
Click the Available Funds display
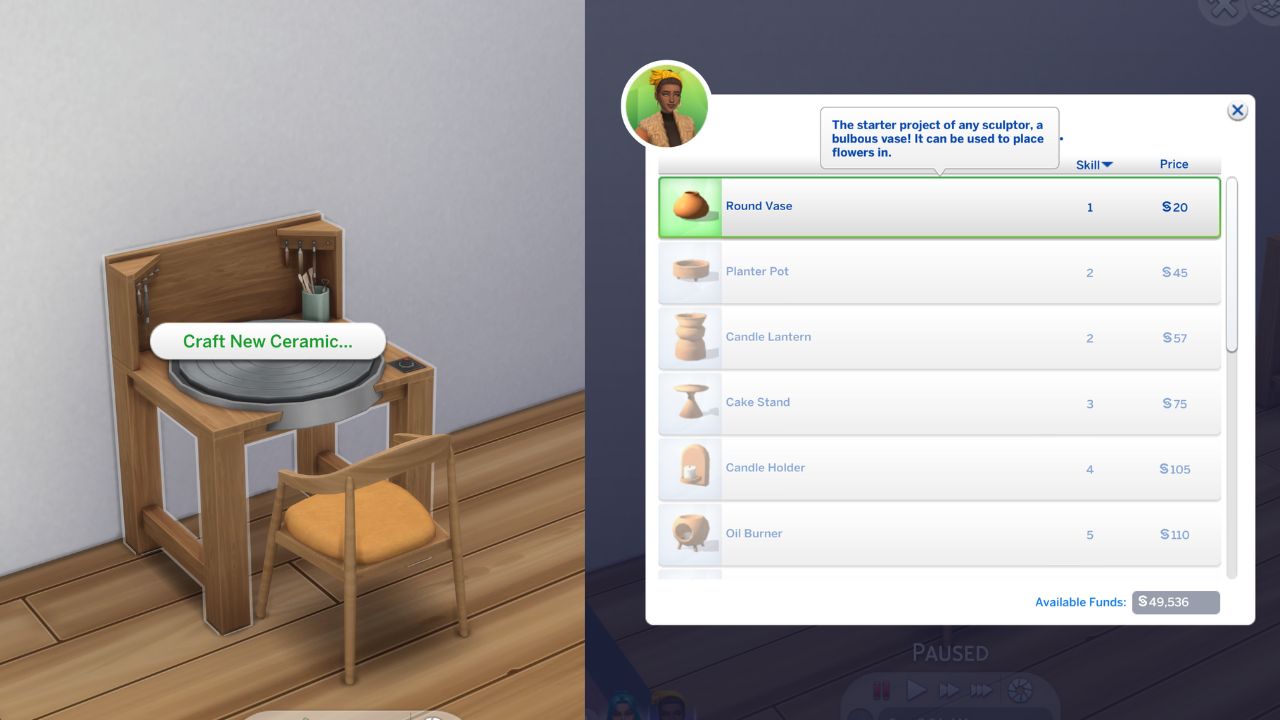tap(1175, 602)
